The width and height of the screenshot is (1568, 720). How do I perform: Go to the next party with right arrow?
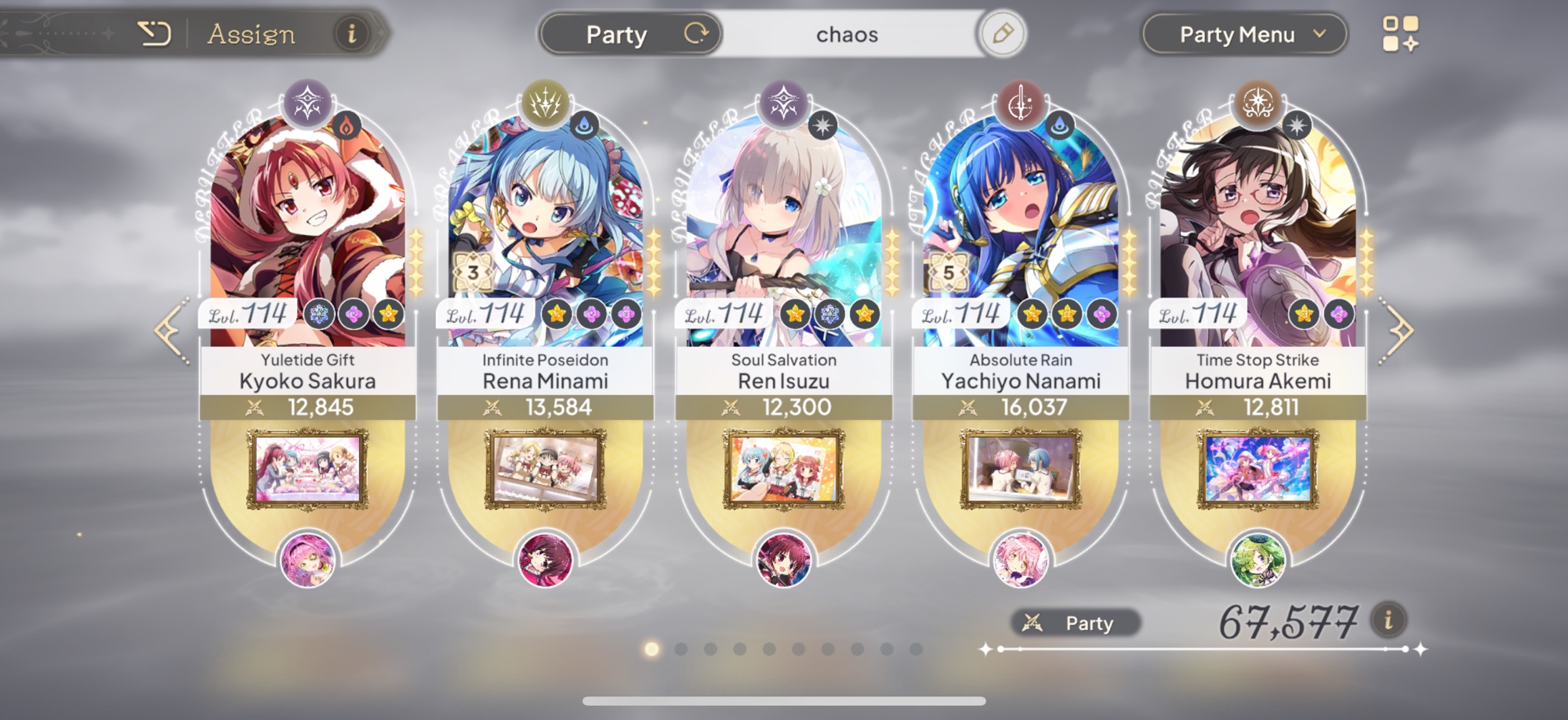pos(1399,331)
